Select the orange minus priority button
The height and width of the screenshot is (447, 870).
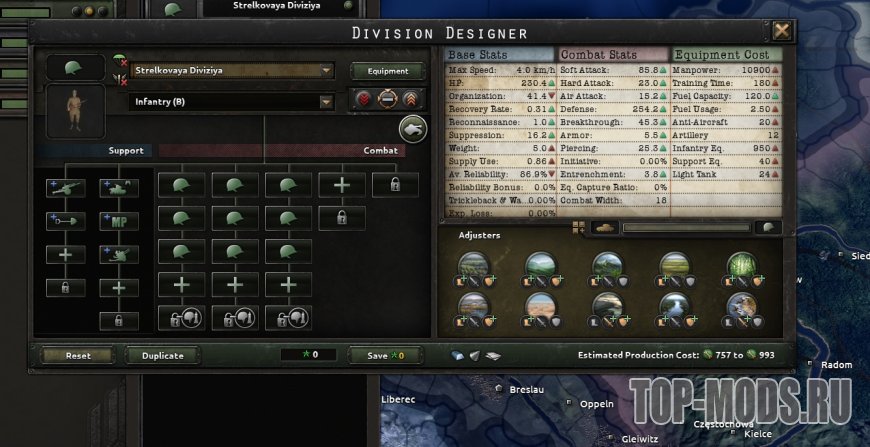click(x=386, y=101)
